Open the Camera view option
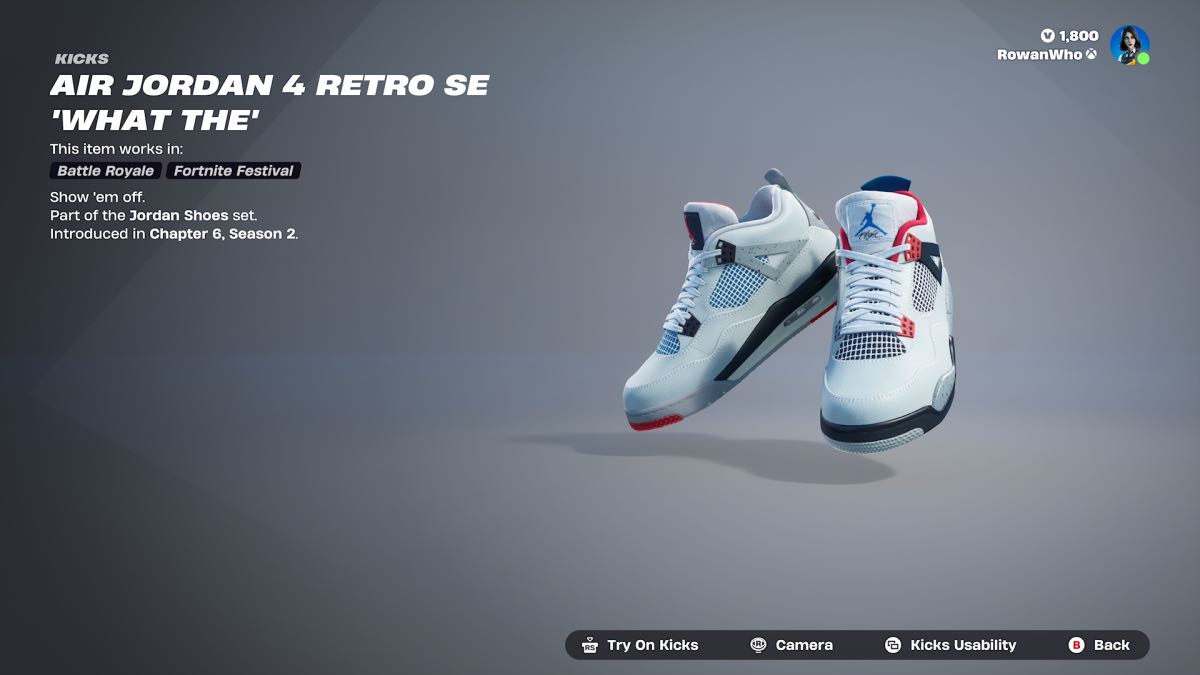This screenshot has height=675, width=1200. click(792, 645)
